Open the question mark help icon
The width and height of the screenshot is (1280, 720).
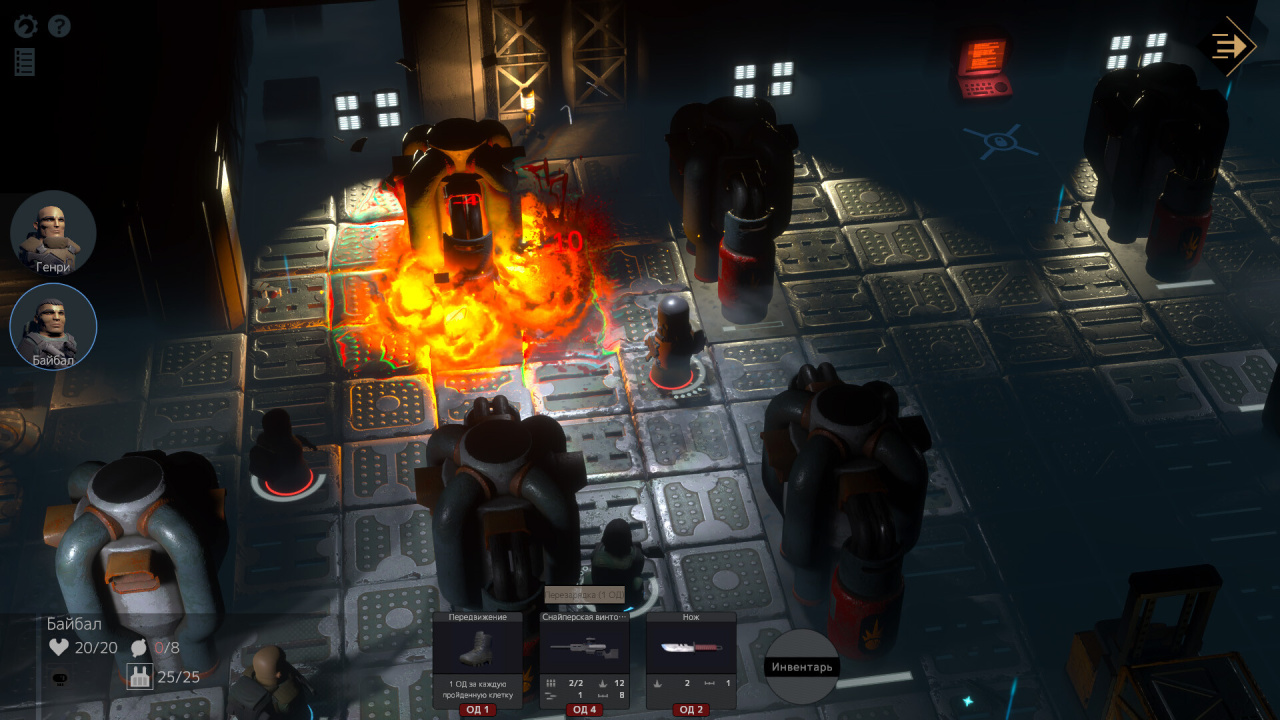(x=59, y=26)
